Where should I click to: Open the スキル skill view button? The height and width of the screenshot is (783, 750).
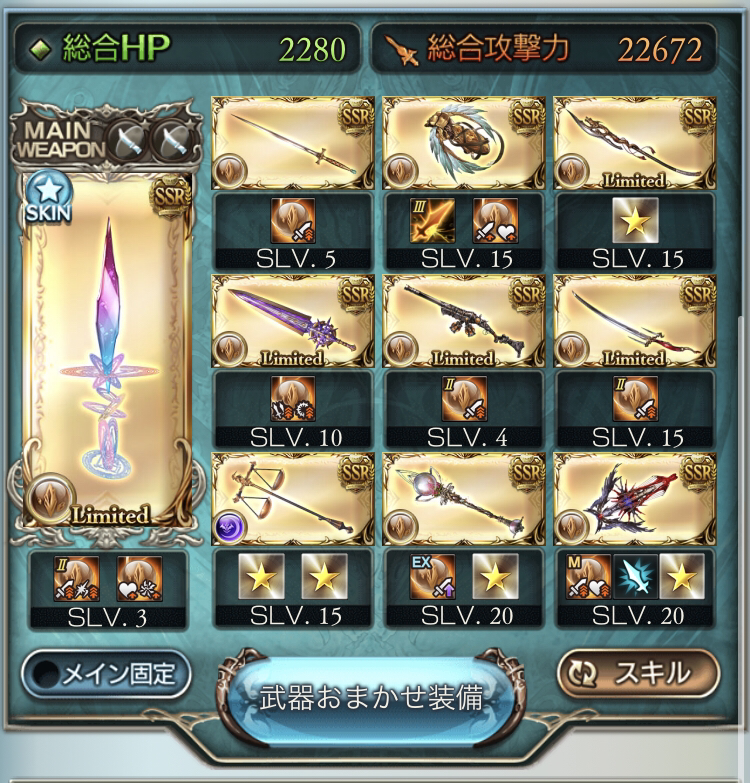(638, 674)
